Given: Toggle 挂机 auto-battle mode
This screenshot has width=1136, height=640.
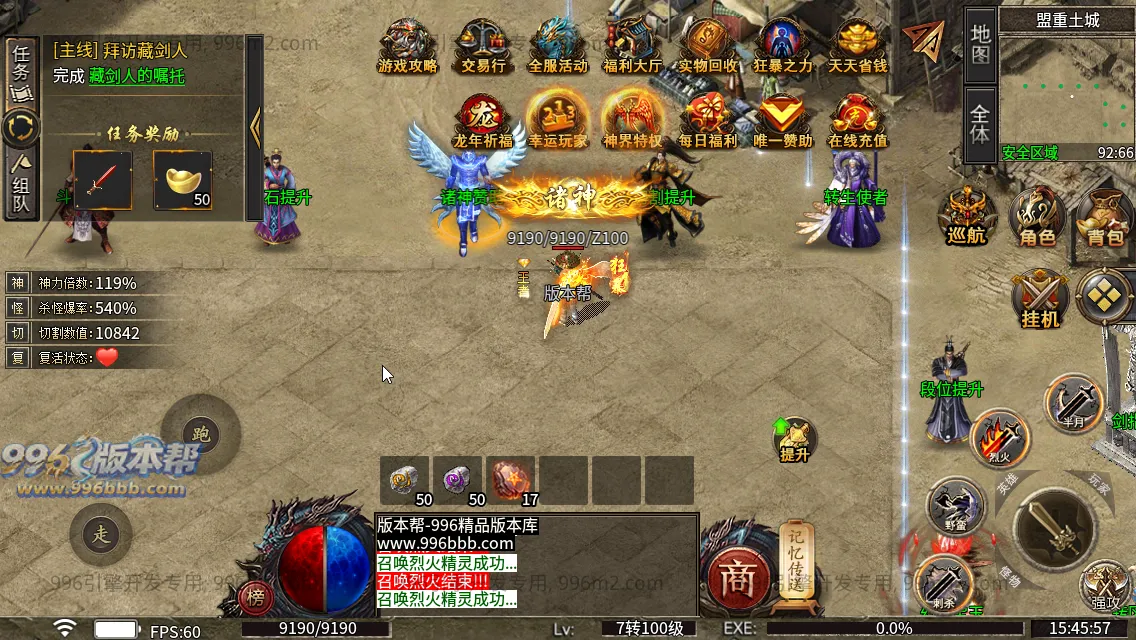Looking at the screenshot, I should click(x=1040, y=298).
